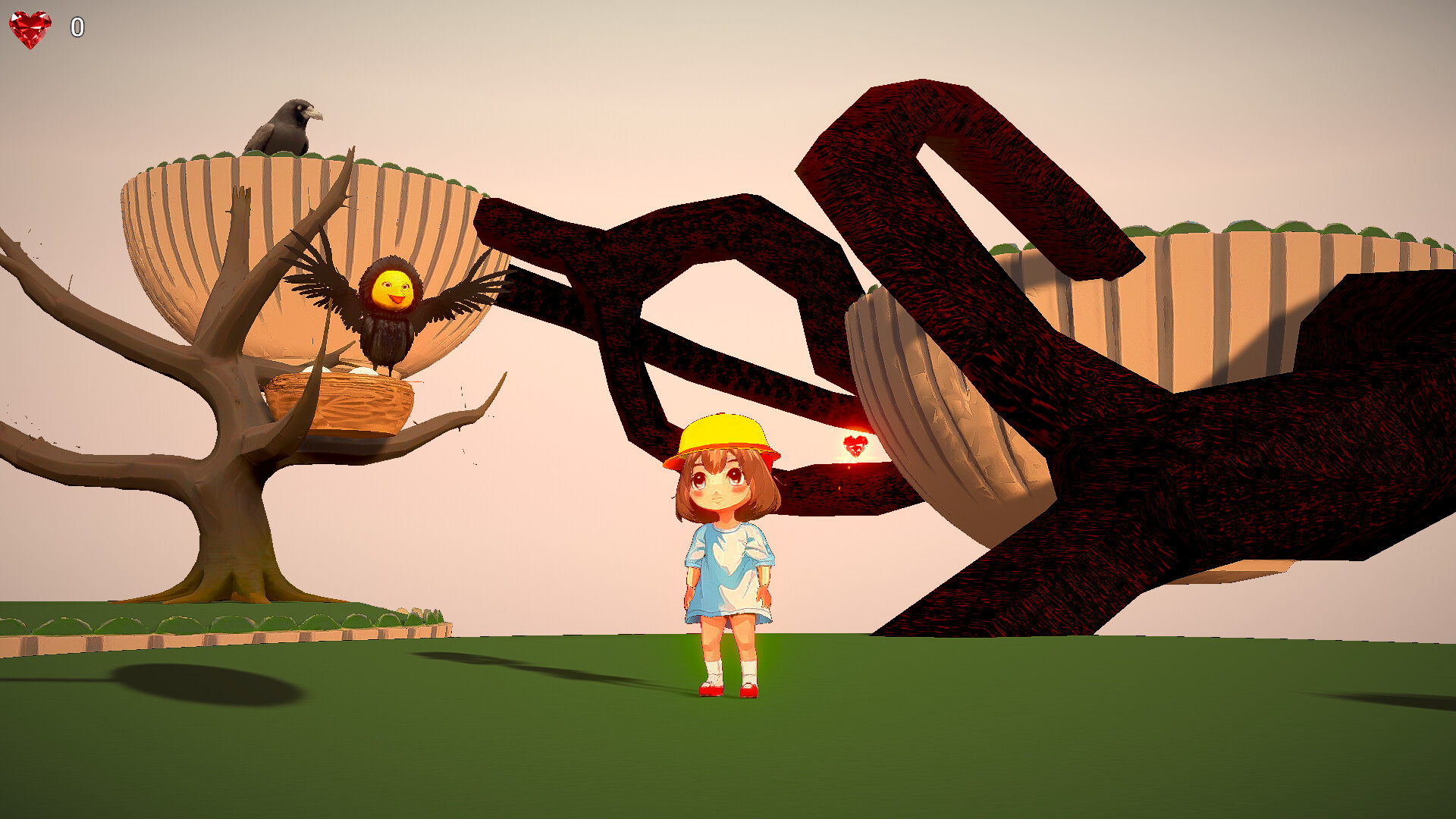1456x819 pixels.
Task: Select the glowing heart collectible near the branch
Action: (855, 446)
